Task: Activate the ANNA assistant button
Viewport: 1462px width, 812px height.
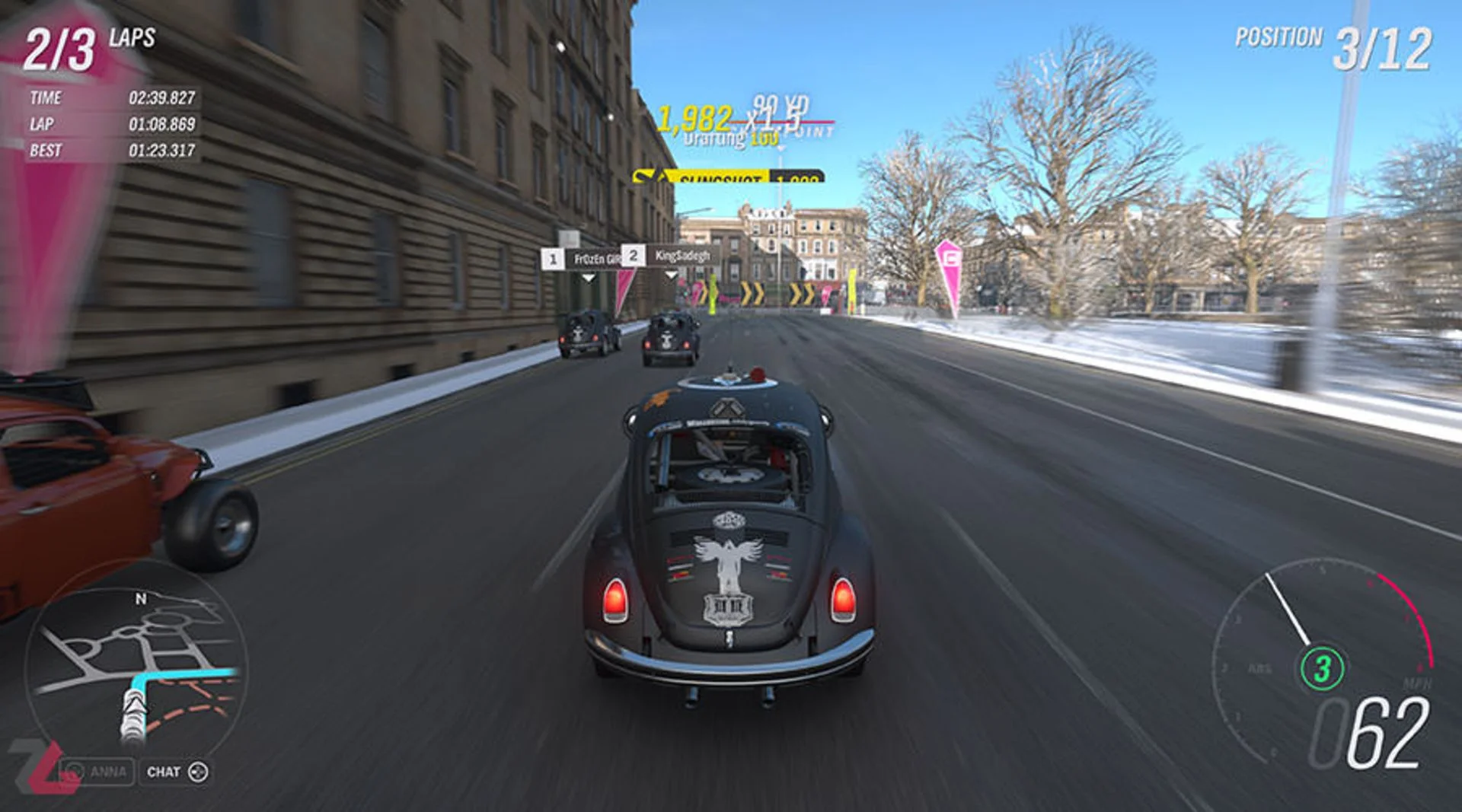Action: (x=97, y=772)
